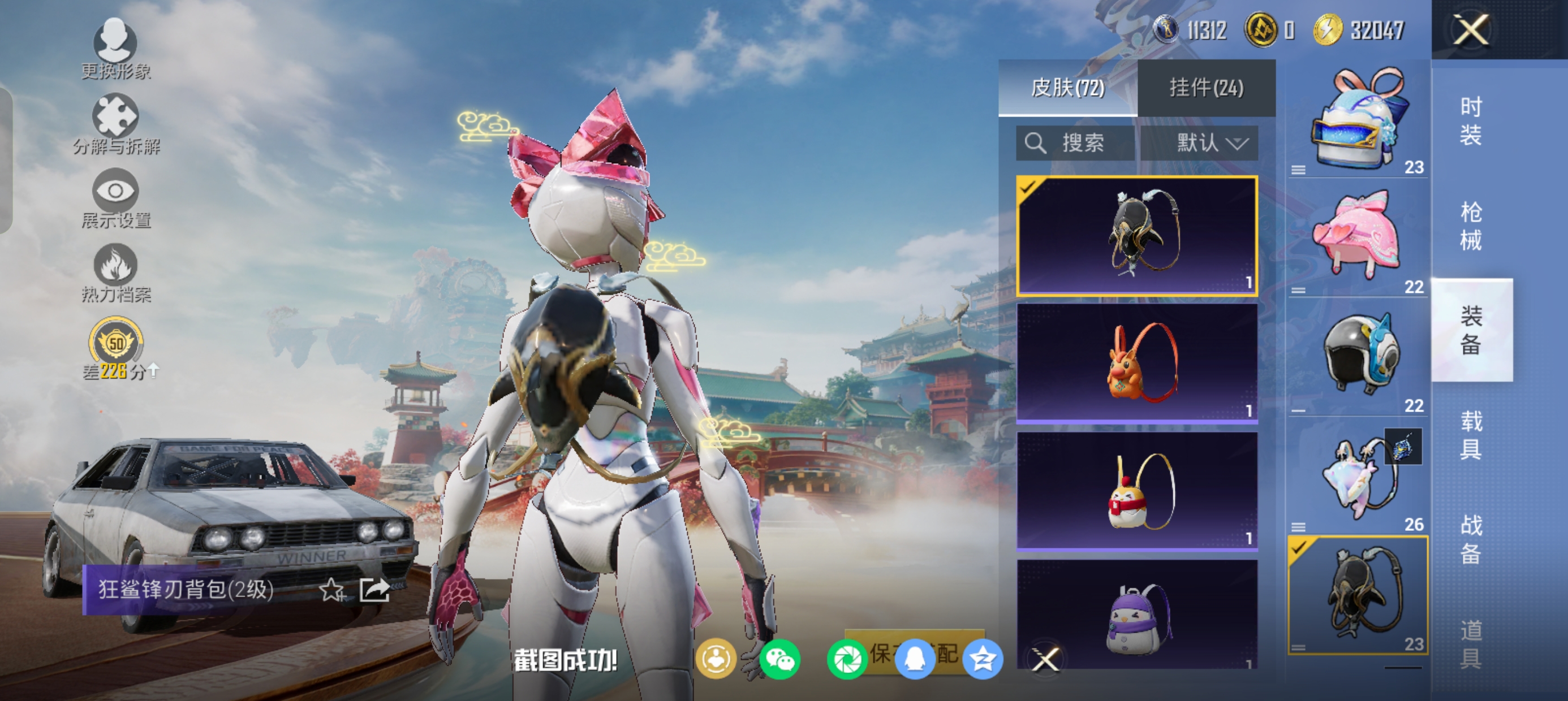This screenshot has height=701, width=1568.
Task: Switch to the 时装 fashion category
Action: 1471,121
